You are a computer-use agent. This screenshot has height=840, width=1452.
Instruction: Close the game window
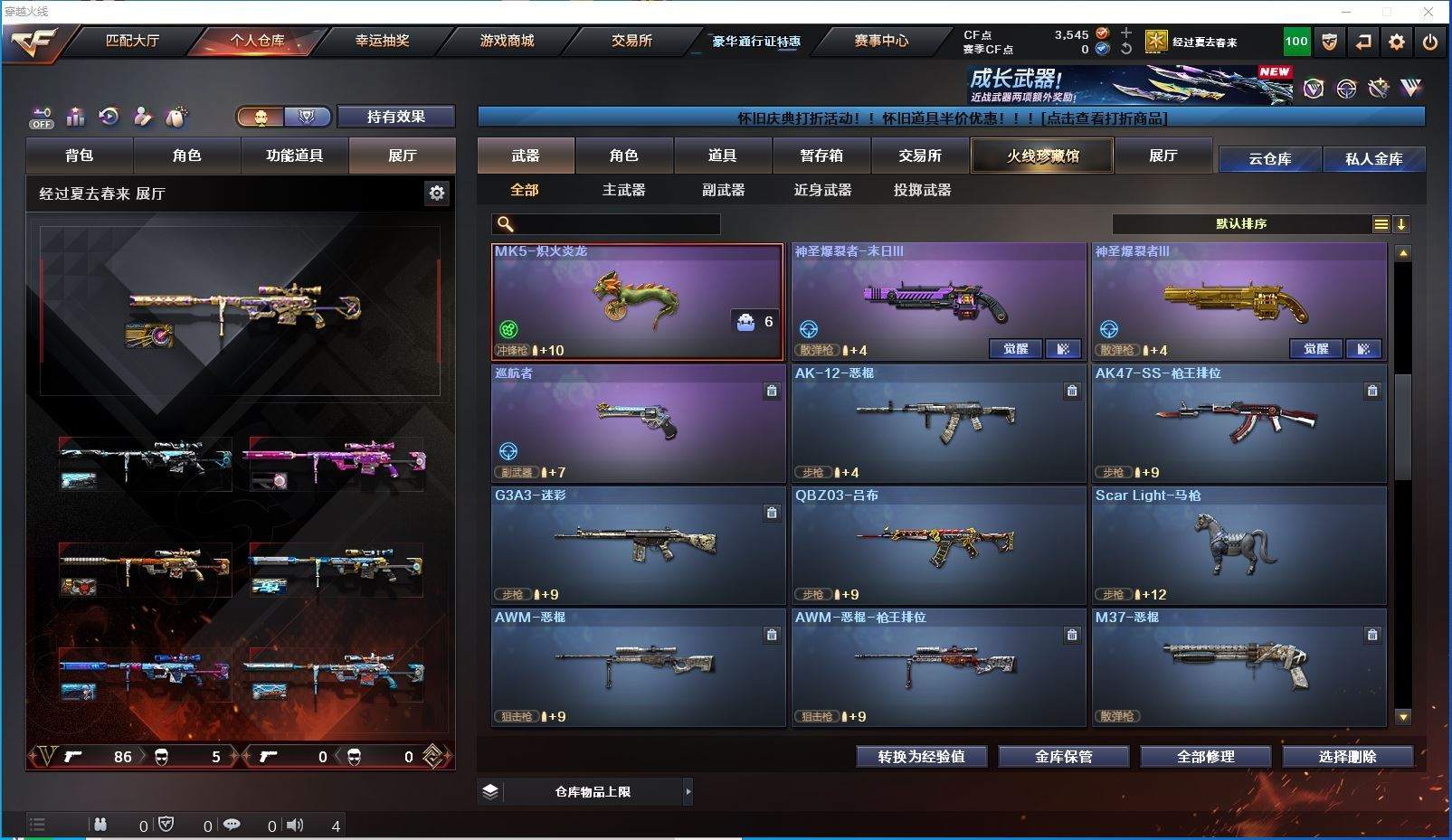[x=1428, y=12]
